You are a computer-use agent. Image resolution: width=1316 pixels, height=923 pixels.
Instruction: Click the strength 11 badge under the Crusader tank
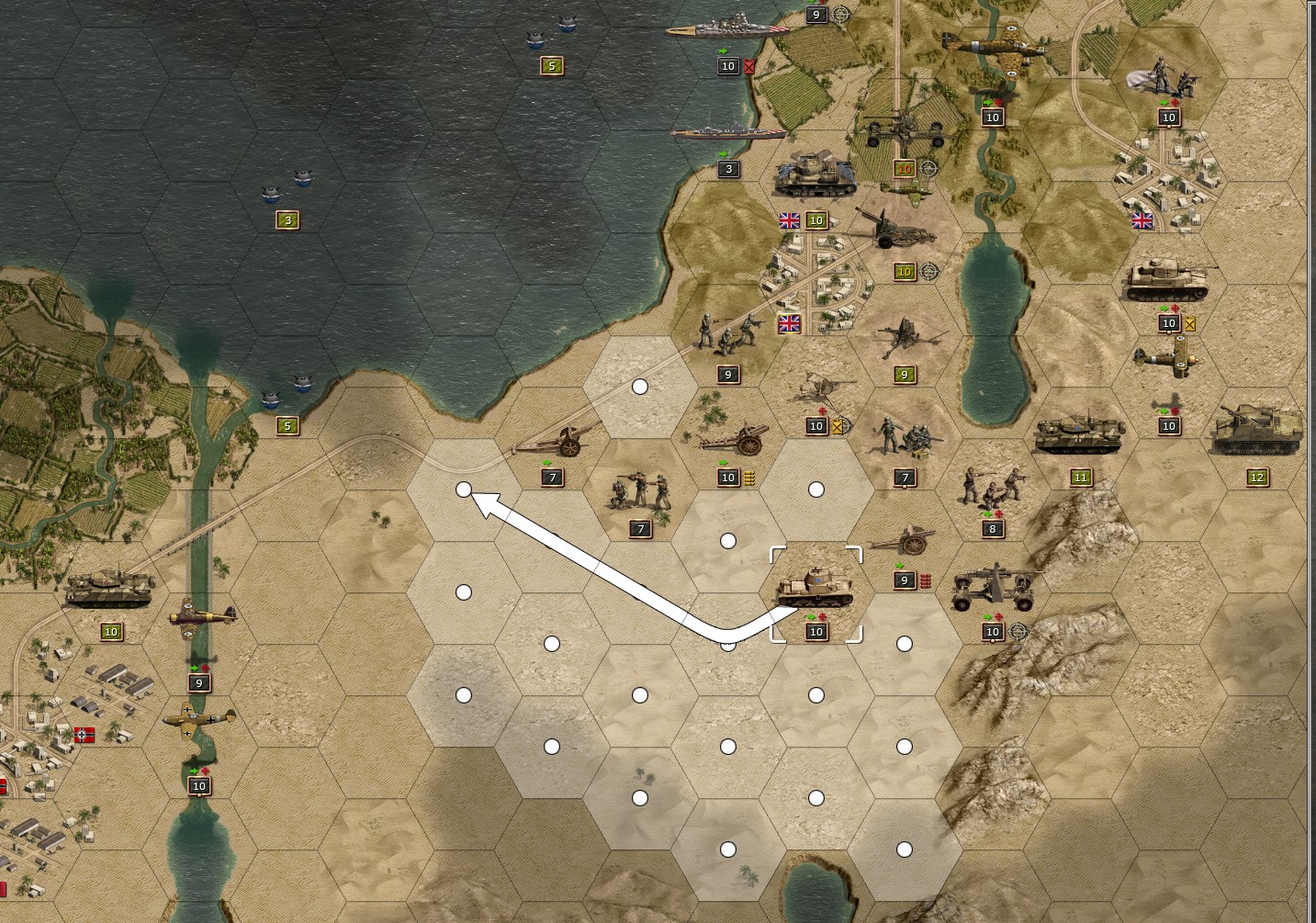coord(1081,477)
